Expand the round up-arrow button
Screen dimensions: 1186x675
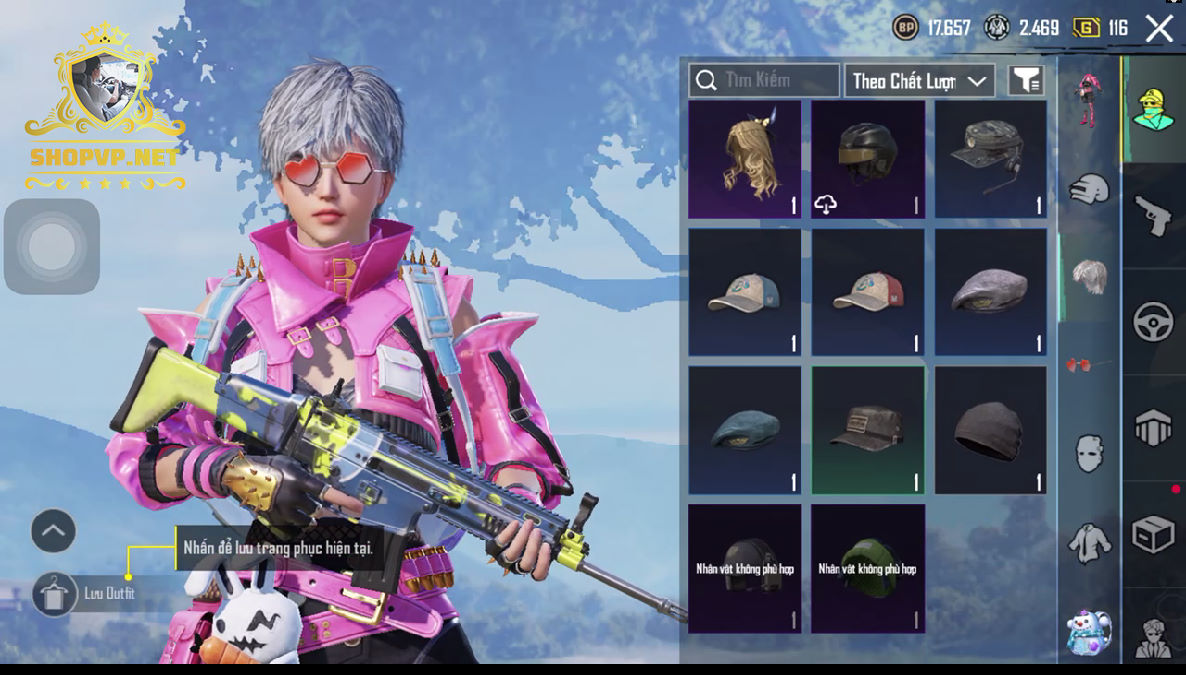[x=54, y=531]
